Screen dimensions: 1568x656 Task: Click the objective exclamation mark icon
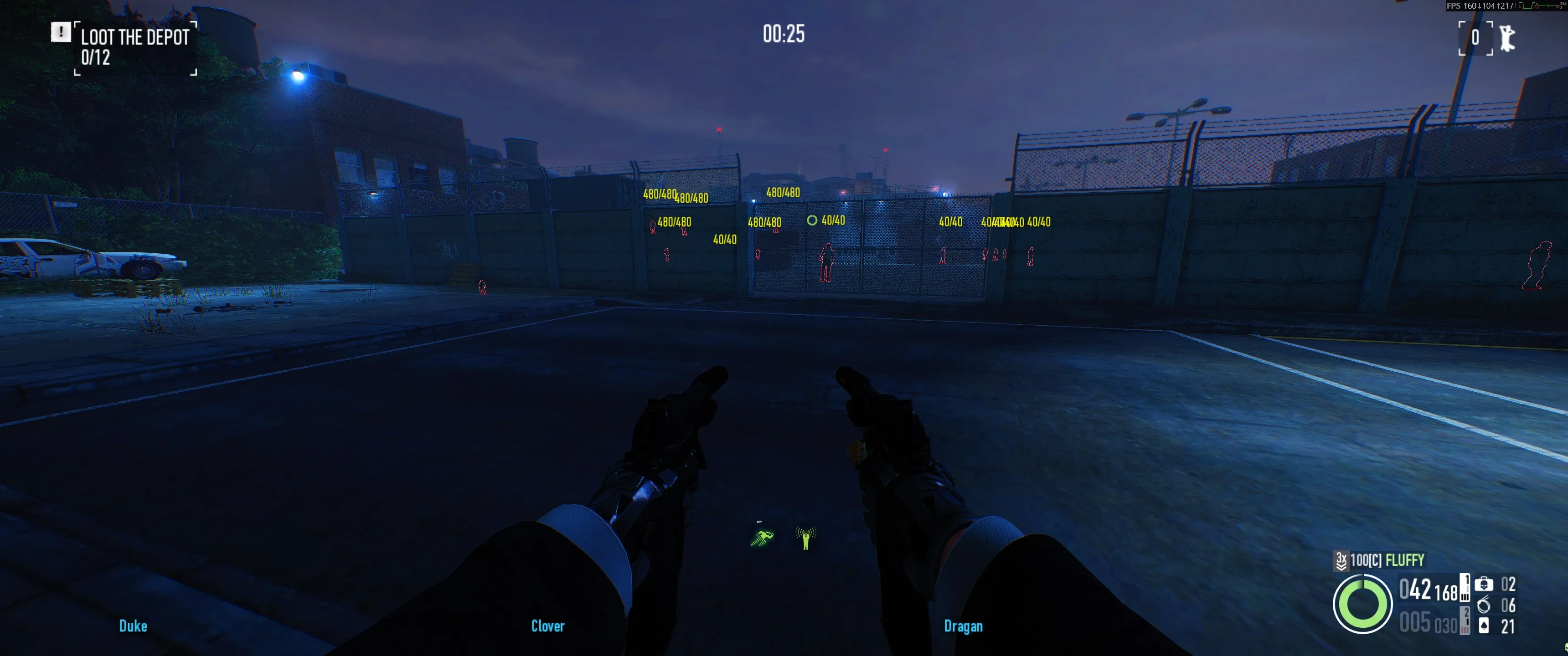(60, 32)
